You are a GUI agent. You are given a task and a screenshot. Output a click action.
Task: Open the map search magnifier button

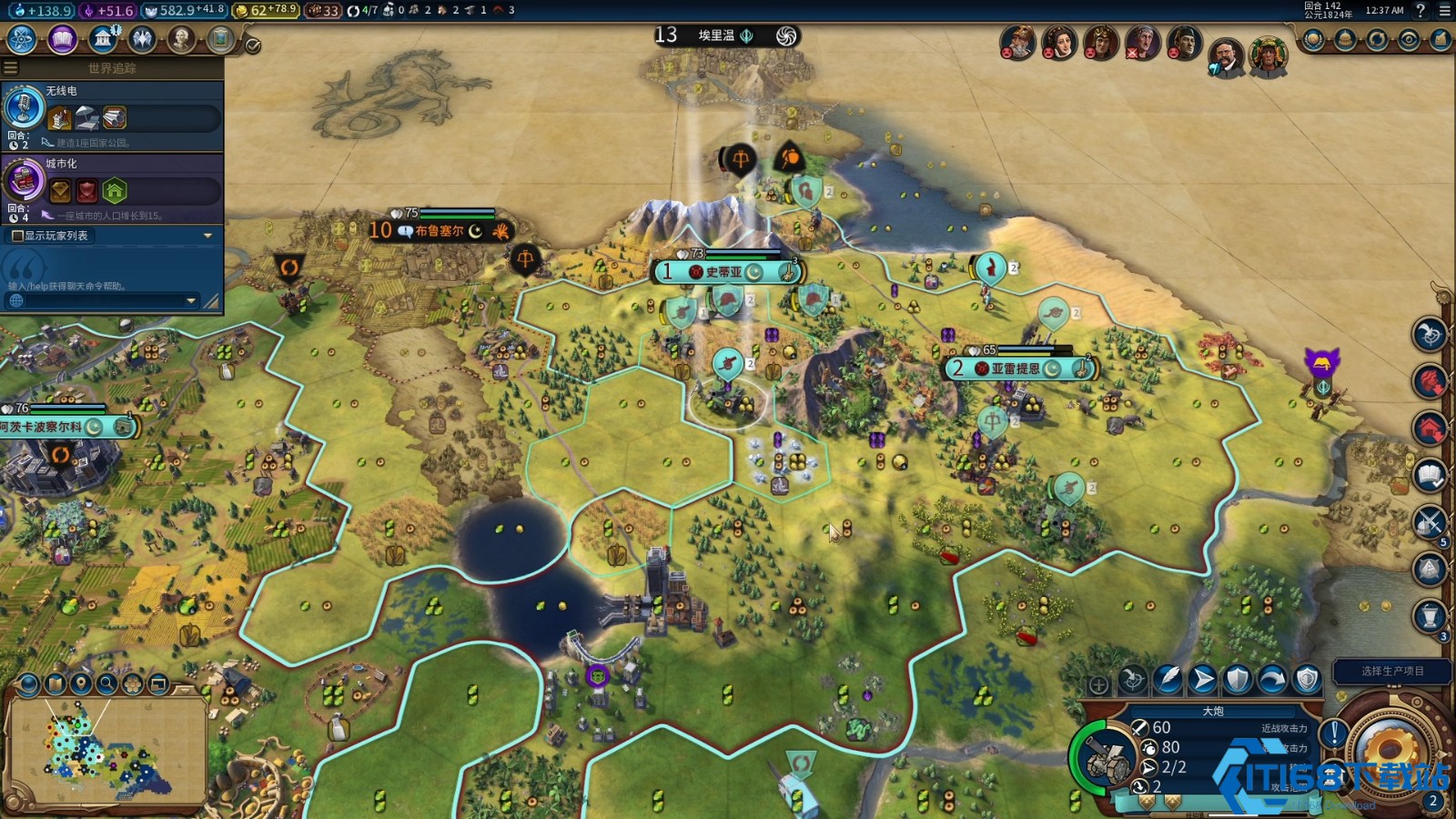[x=107, y=683]
